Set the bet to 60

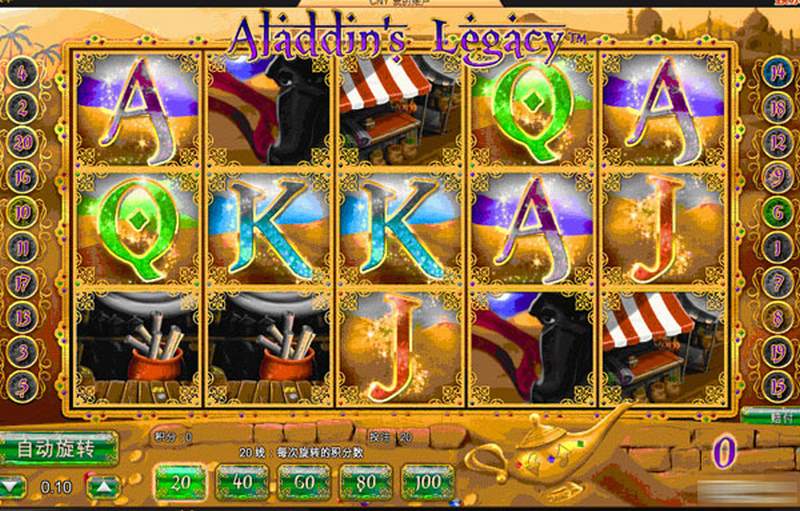(304, 482)
